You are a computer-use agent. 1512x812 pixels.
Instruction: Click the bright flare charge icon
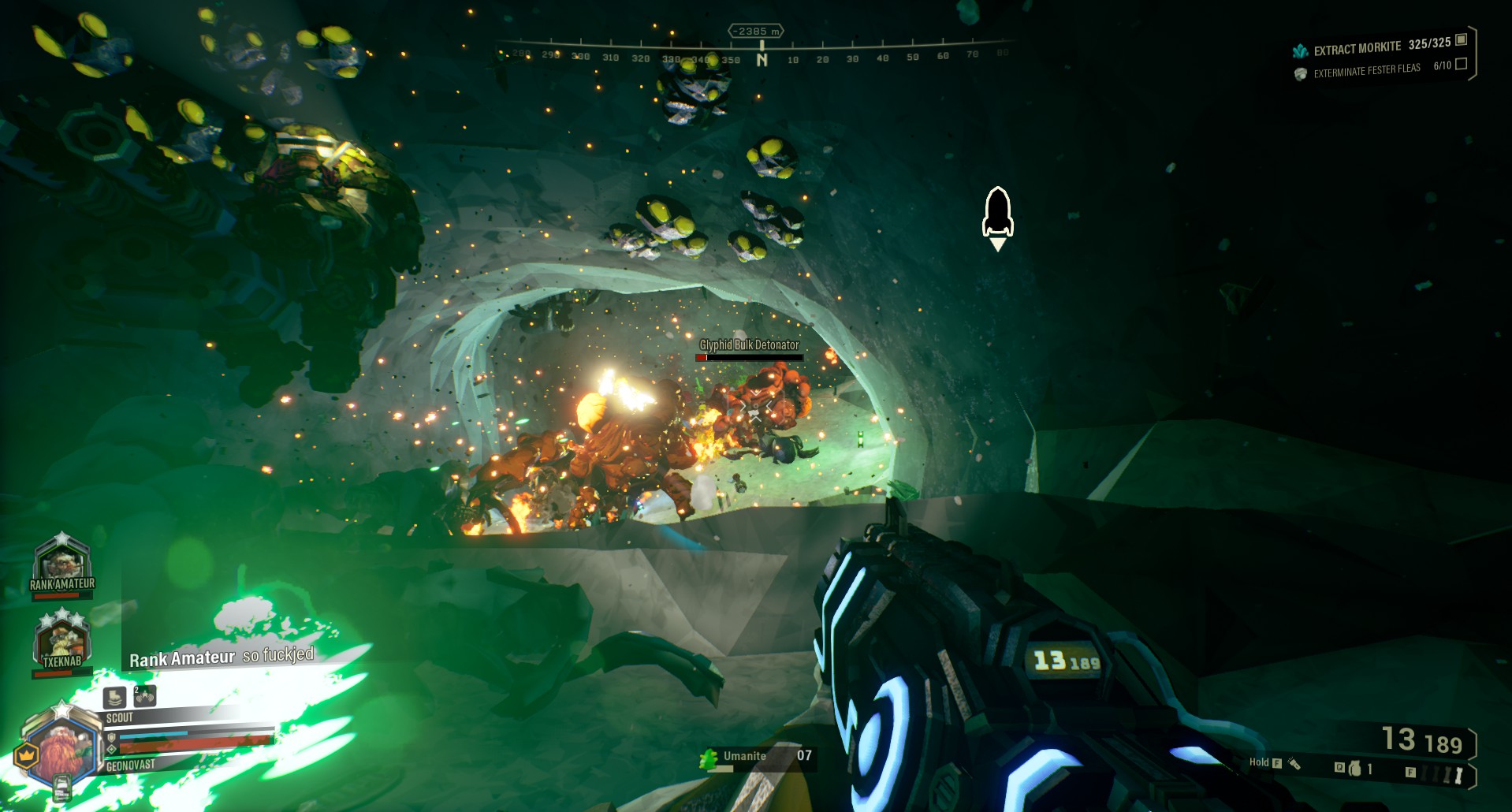coord(1458,774)
